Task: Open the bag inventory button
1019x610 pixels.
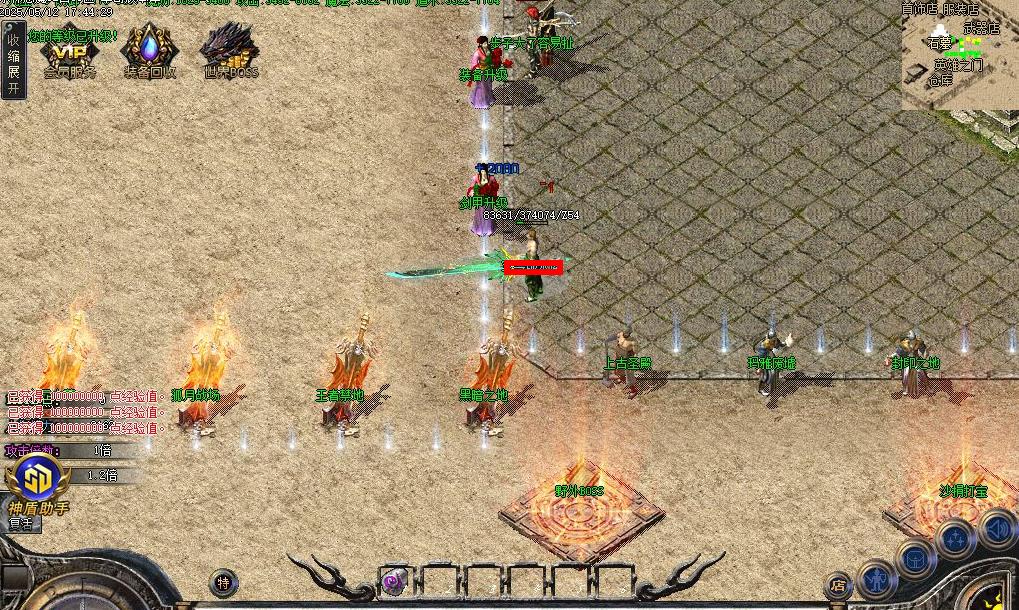Action: point(915,558)
